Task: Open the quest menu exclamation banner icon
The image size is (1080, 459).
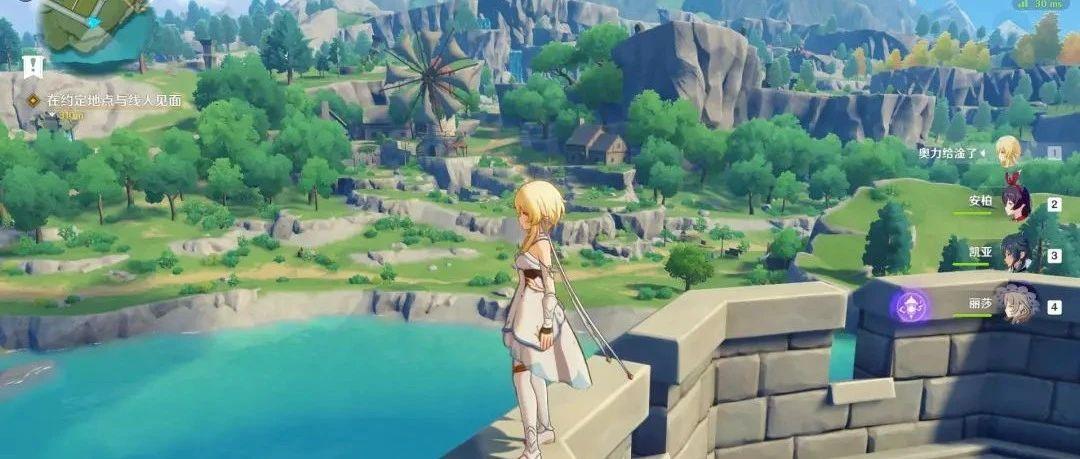Action: pyautogui.click(x=33, y=67)
